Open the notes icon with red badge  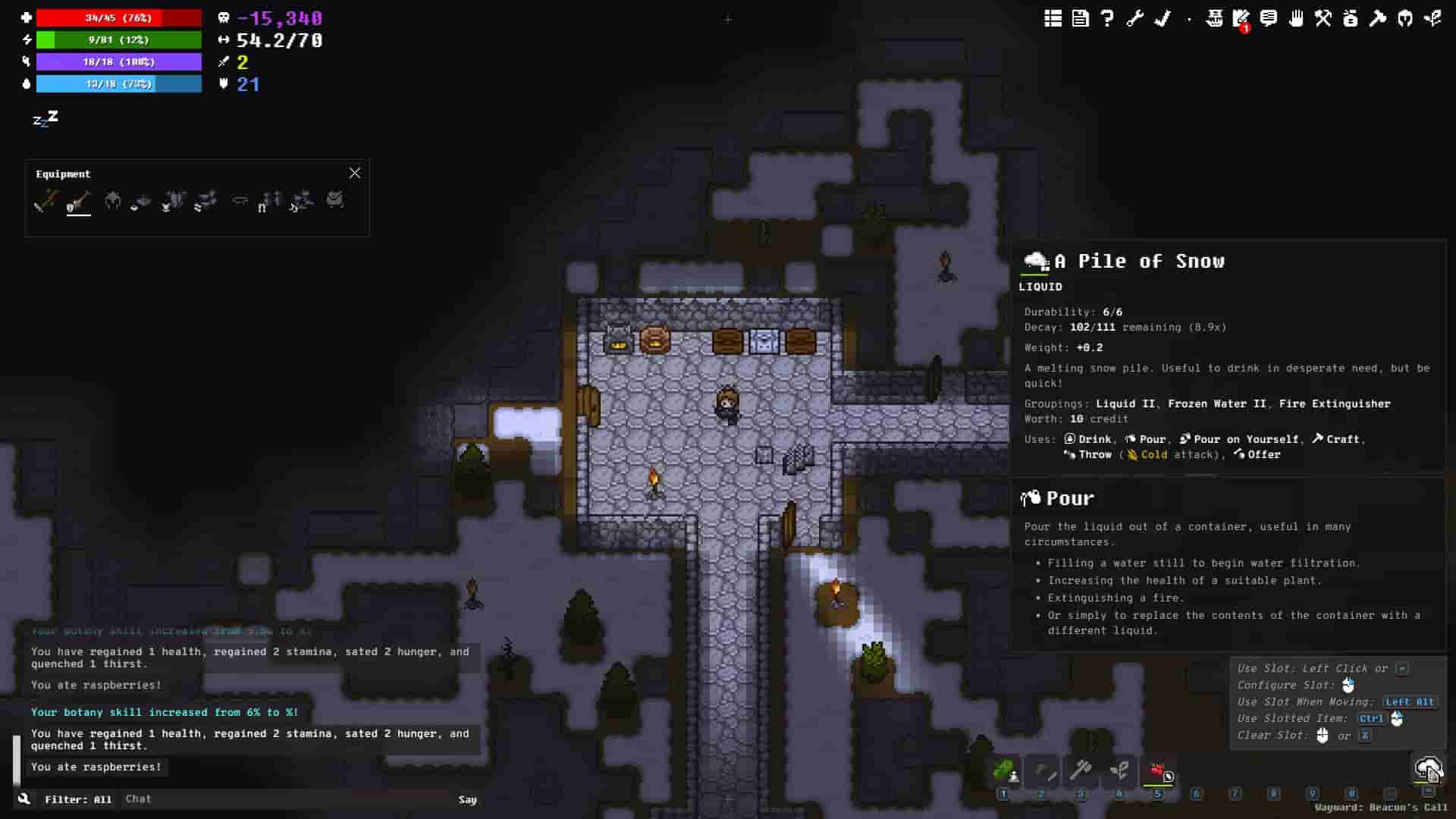[1241, 18]
